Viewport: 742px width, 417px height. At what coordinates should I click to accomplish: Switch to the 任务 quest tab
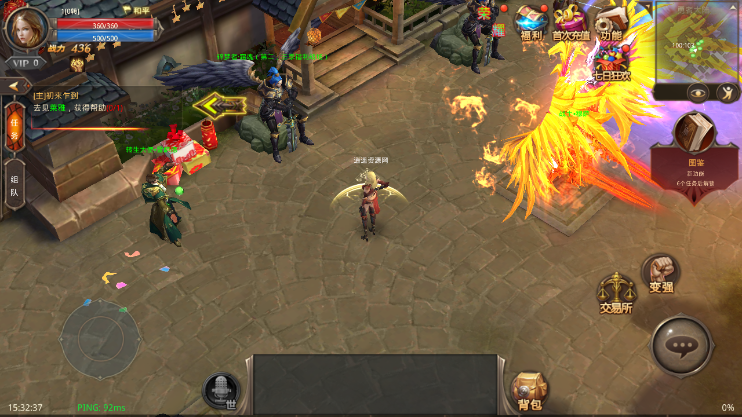tap(14, 125)
